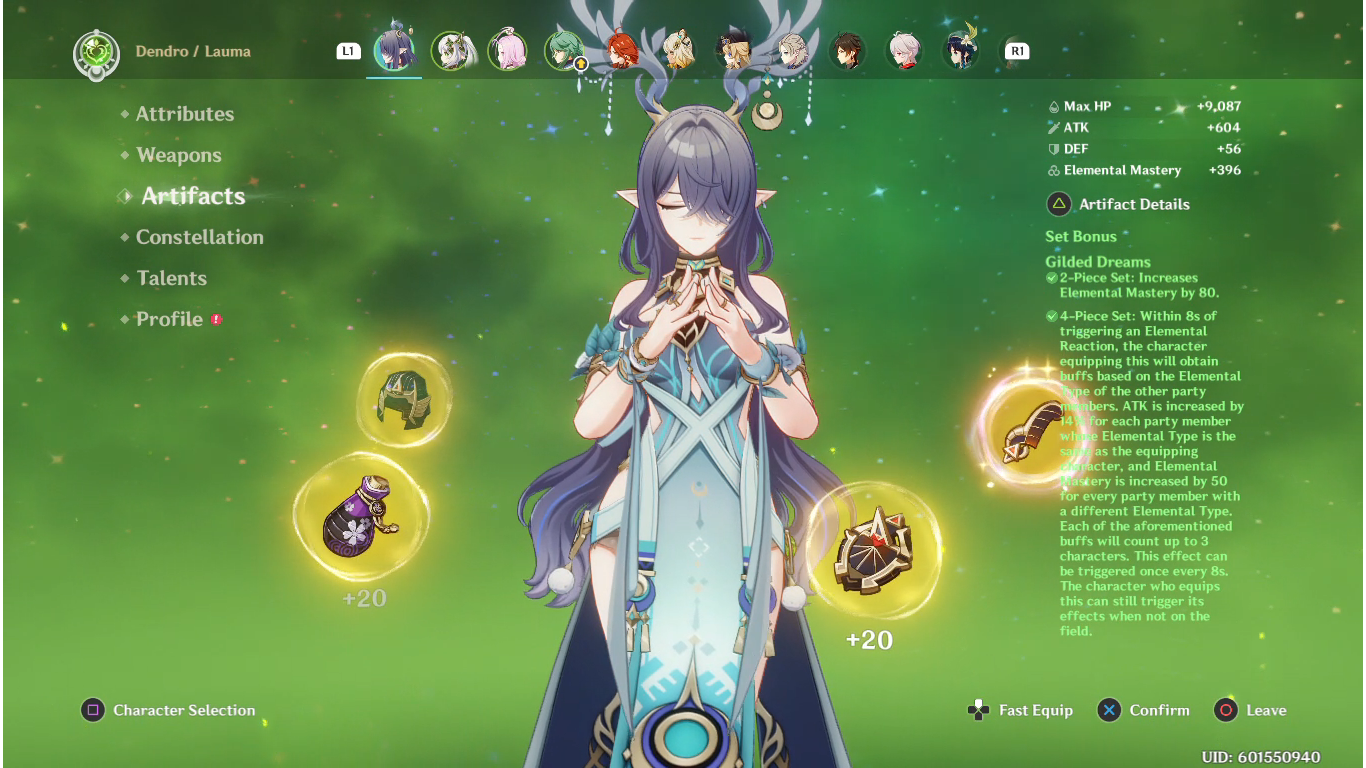Switch to the green-haired character portrait
The width and height of the screenshot is (1366, 768).
(x=565, y=51)
